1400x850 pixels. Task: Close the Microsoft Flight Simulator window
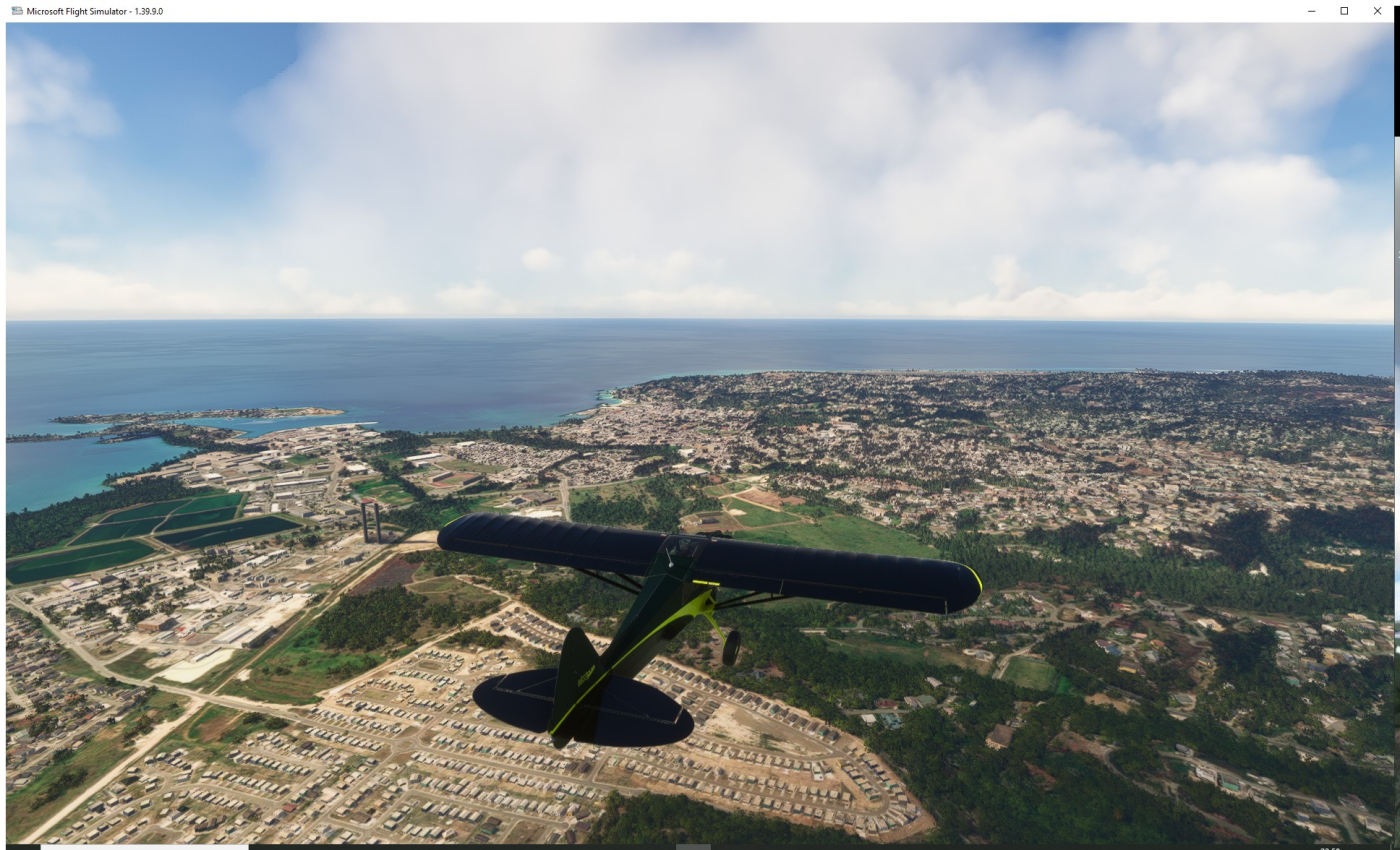tap(1377, 11)
